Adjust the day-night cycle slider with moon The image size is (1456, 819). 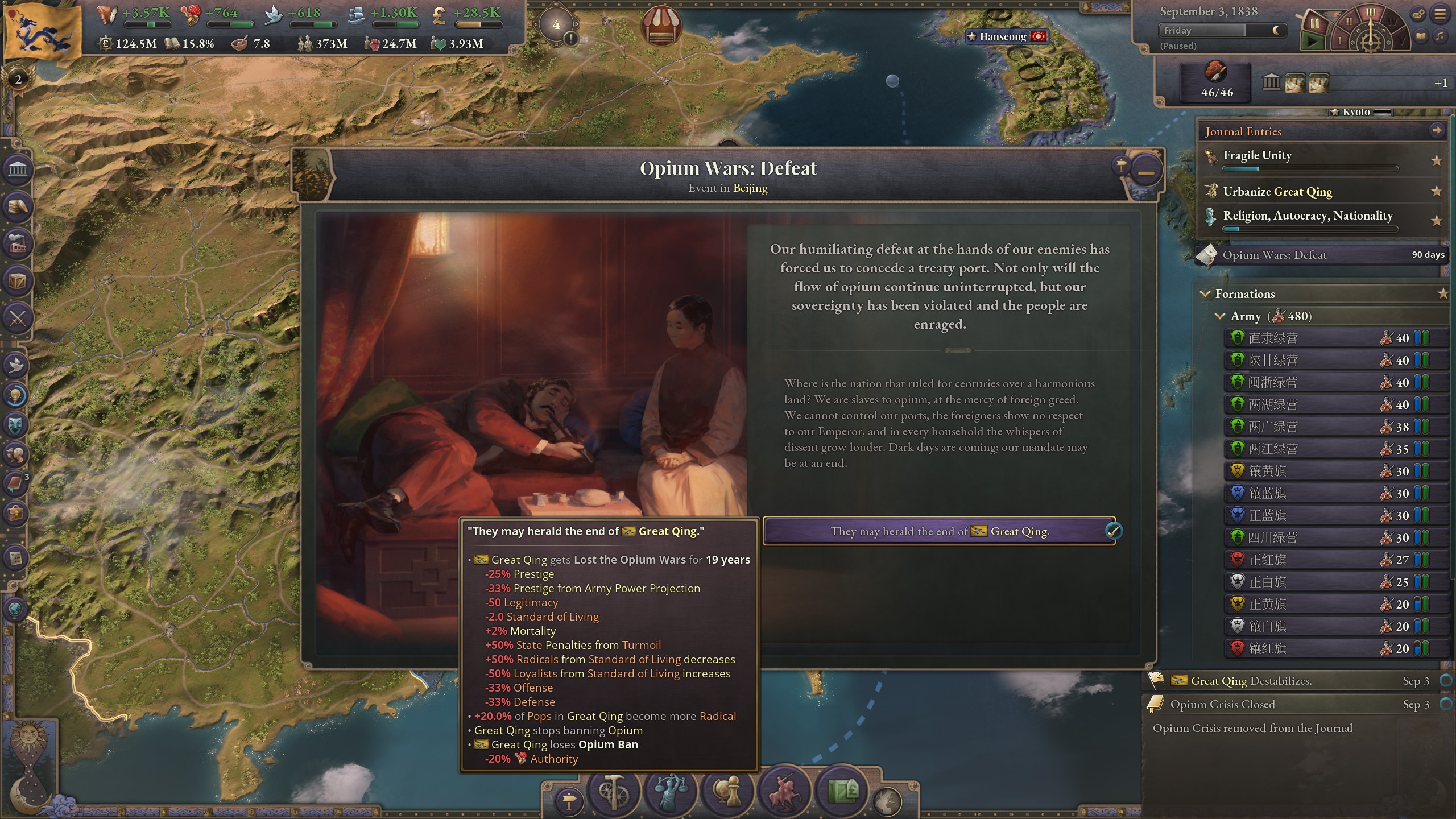tap(1277, 31)
